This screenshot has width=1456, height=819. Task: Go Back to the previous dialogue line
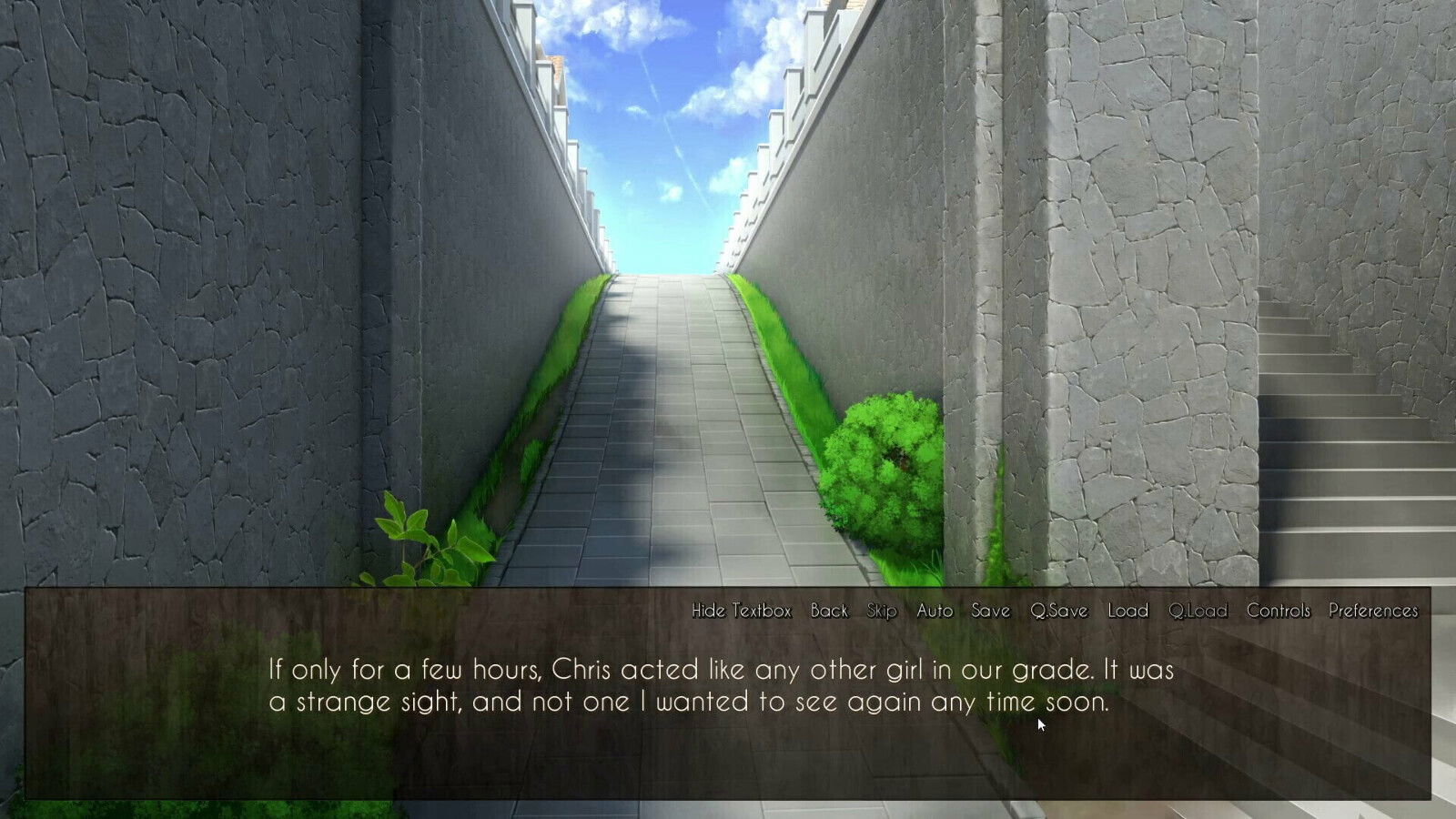[x=829, y=612]
